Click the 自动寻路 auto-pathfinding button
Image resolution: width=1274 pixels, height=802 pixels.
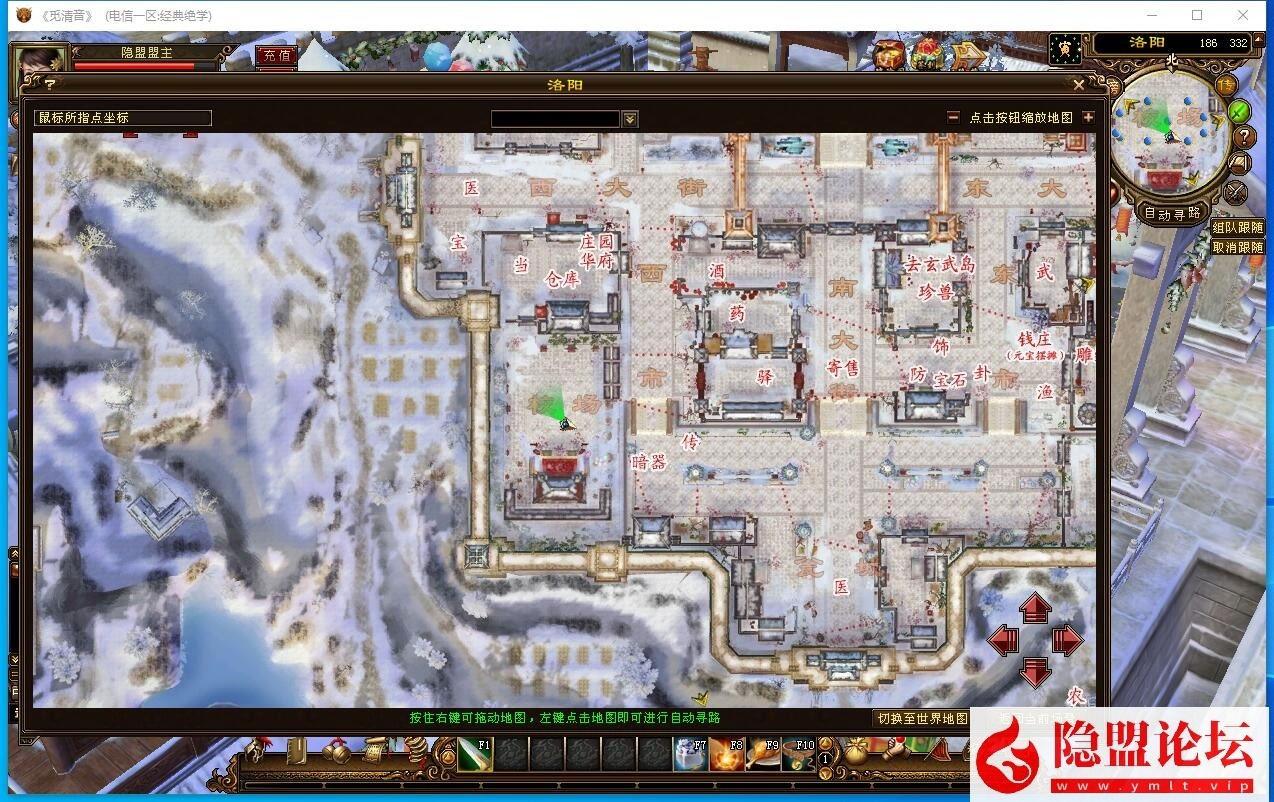coord(1172,213)
